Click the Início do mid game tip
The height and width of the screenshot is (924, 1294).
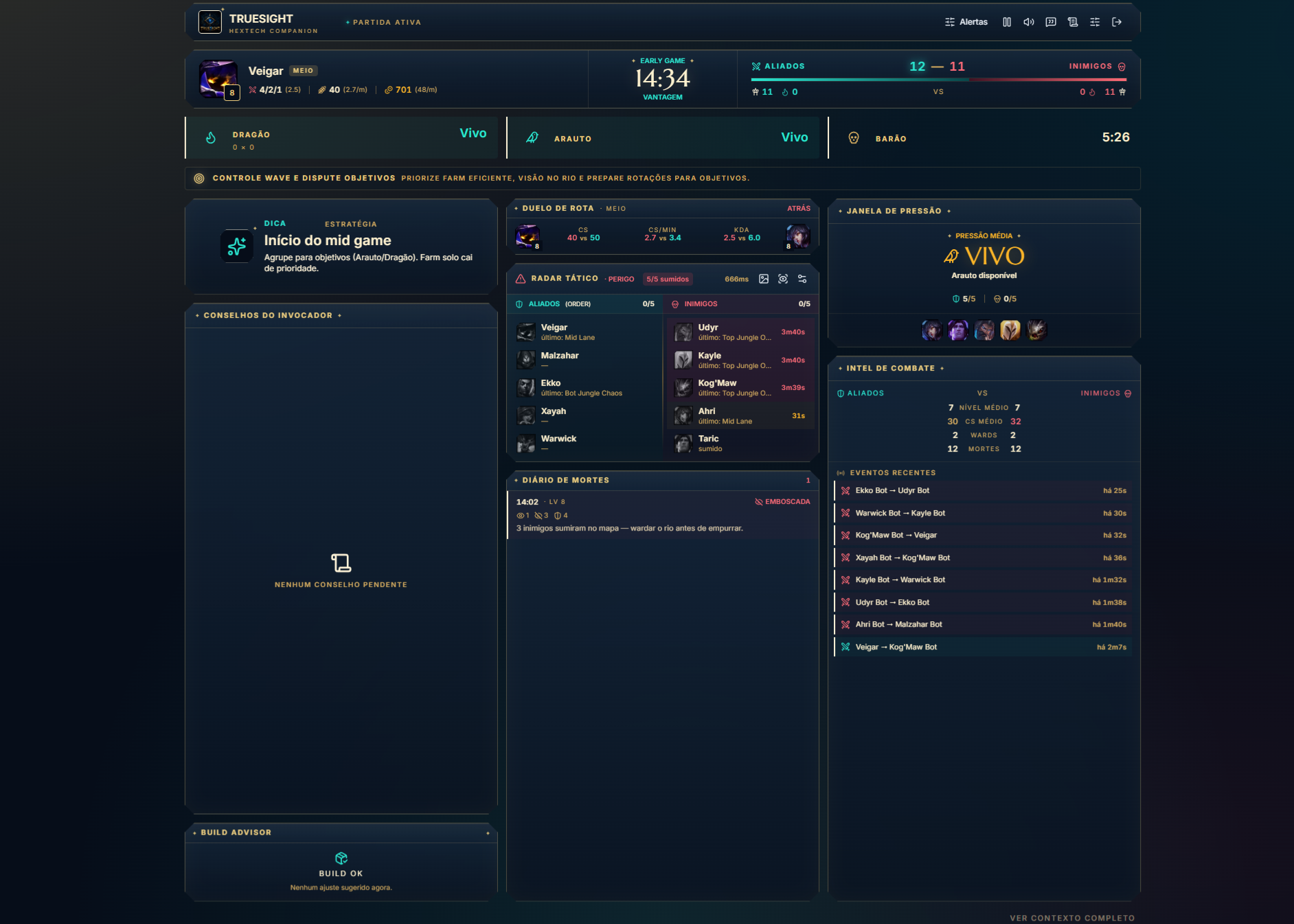pos(328,241)
